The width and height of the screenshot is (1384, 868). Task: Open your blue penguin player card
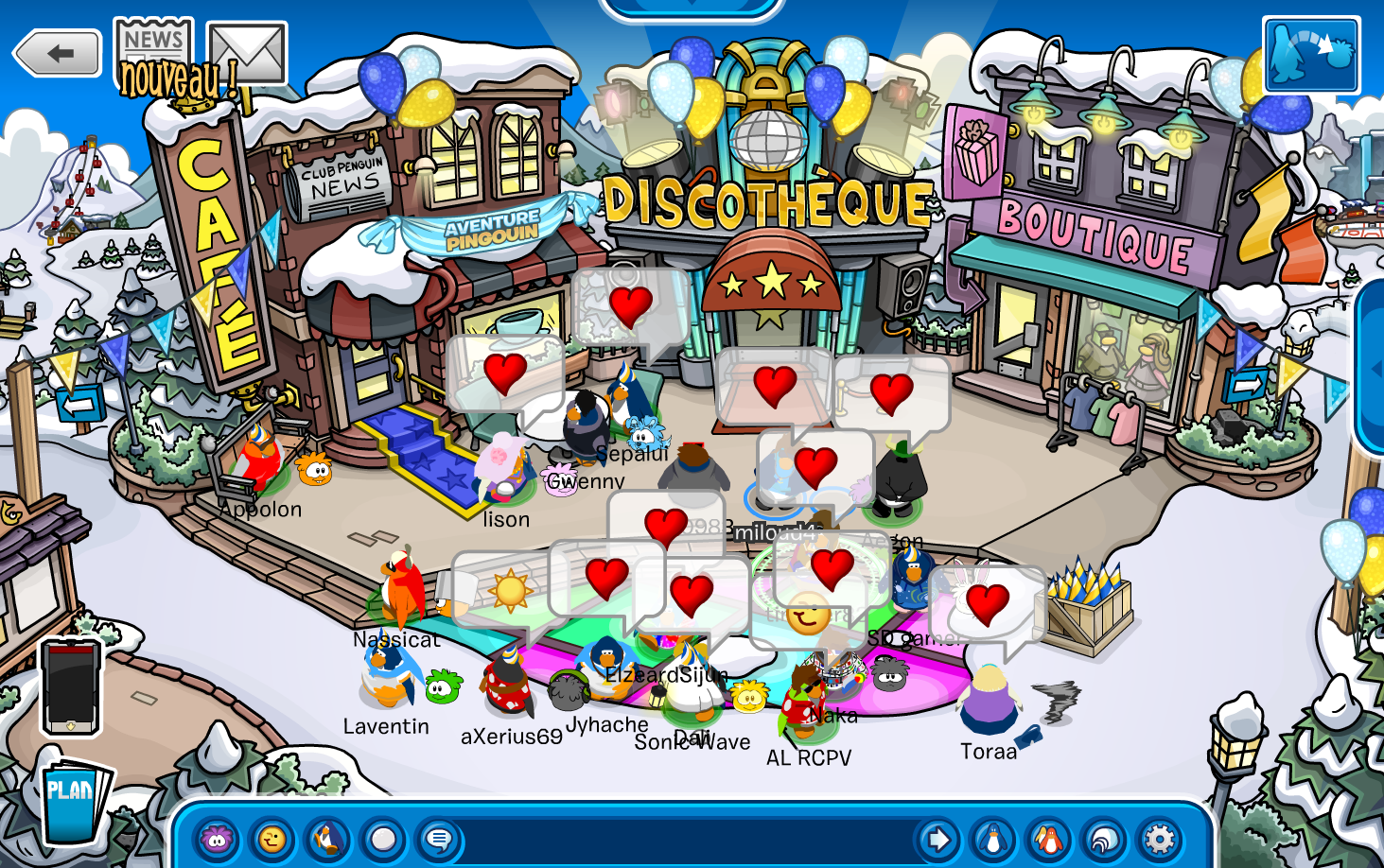[x=993, y=839]
